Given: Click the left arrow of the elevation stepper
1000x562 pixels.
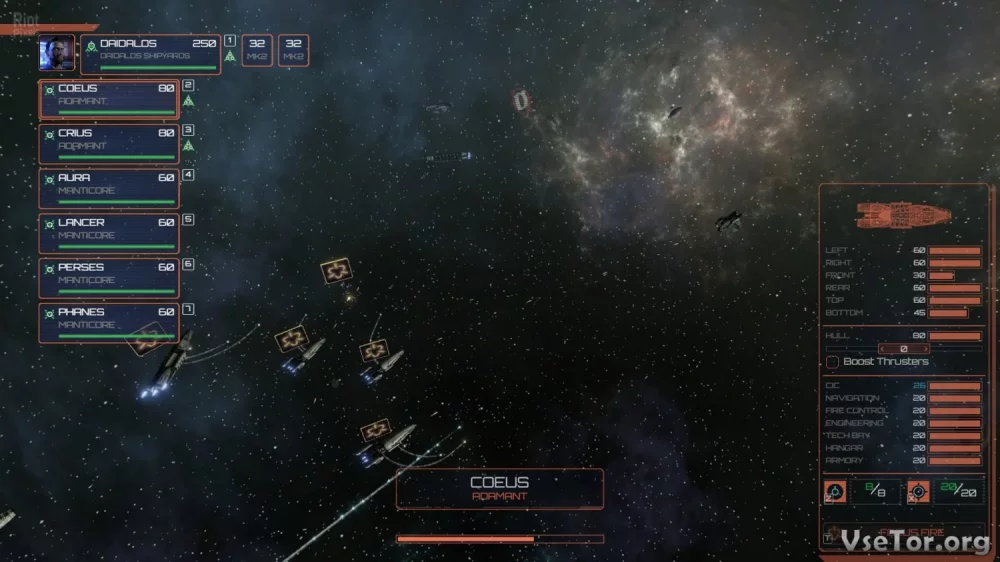Looking at the screenshot, I should pos(882,349).
